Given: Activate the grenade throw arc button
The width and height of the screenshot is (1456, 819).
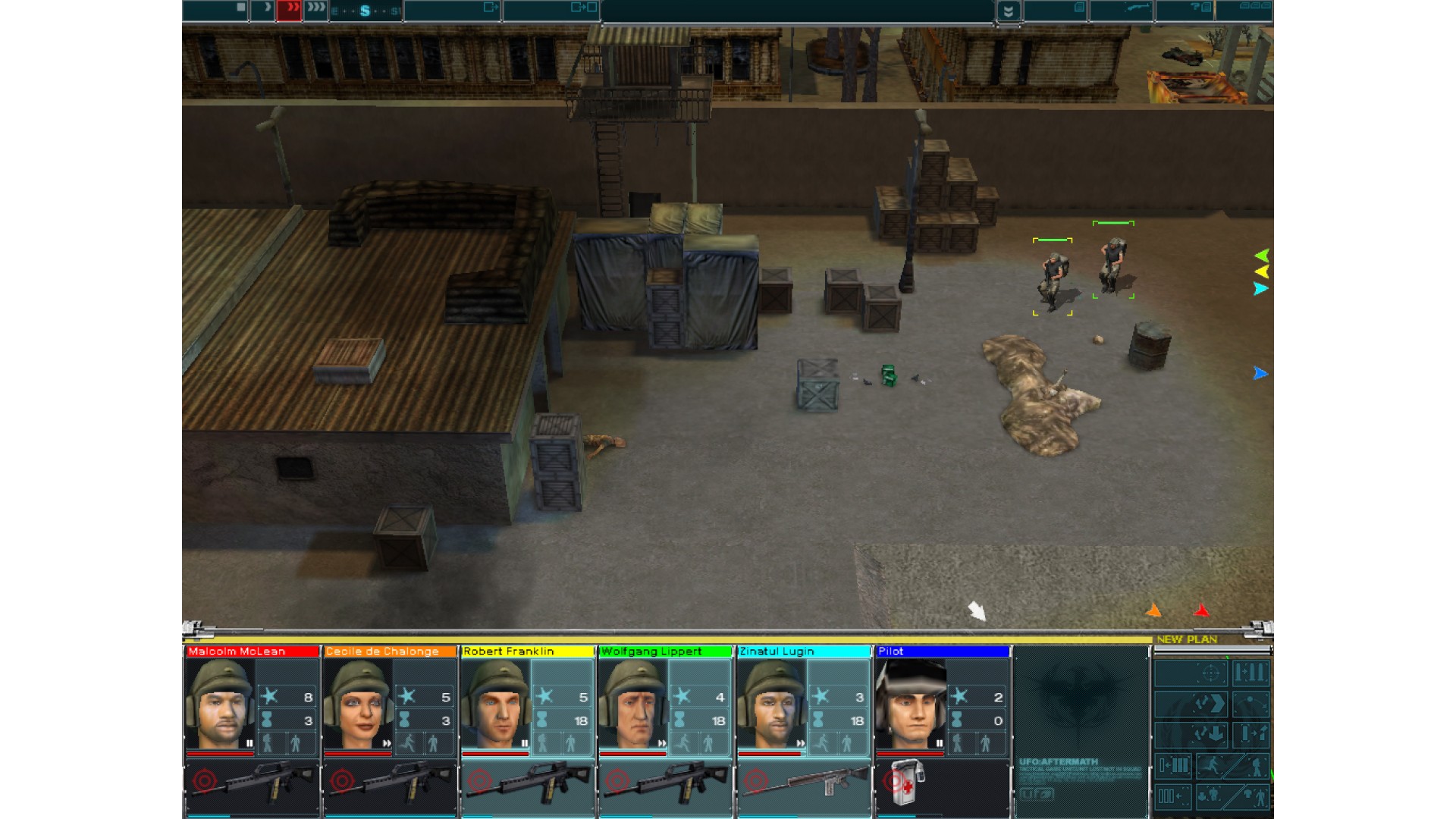Looking at the screenshot, I should [1250, 704].
